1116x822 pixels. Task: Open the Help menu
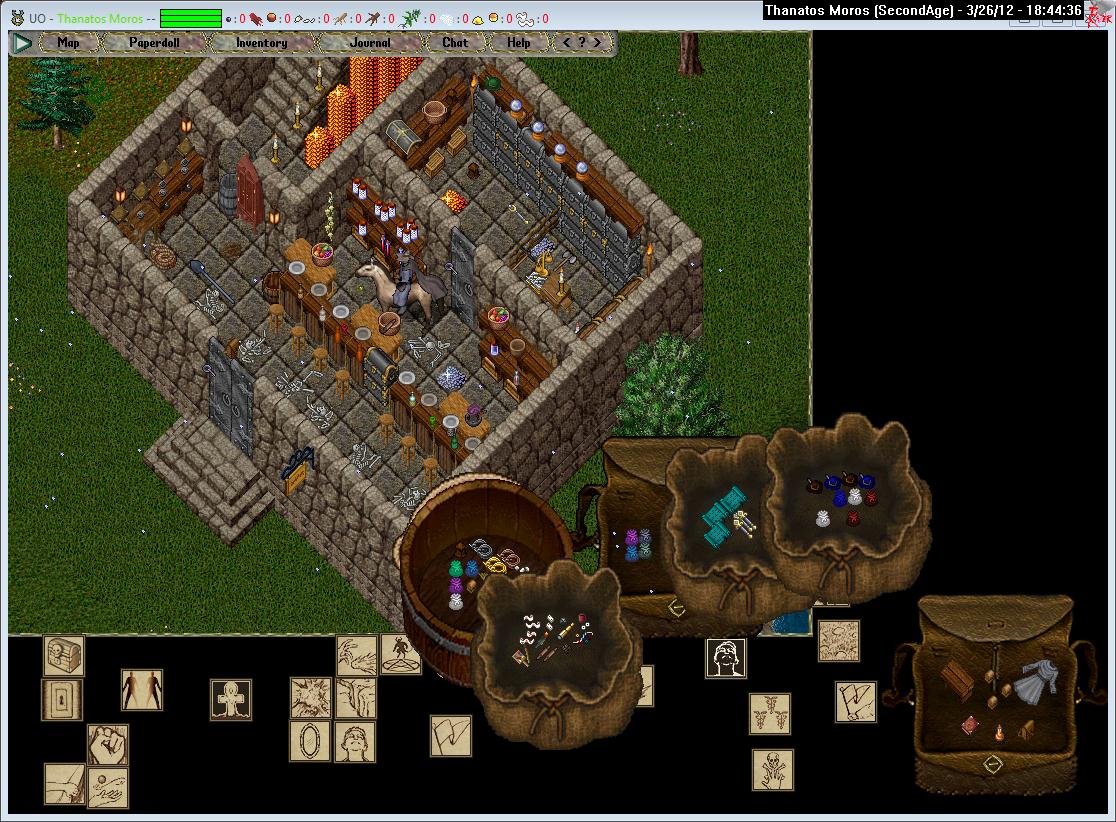point(519,43)
